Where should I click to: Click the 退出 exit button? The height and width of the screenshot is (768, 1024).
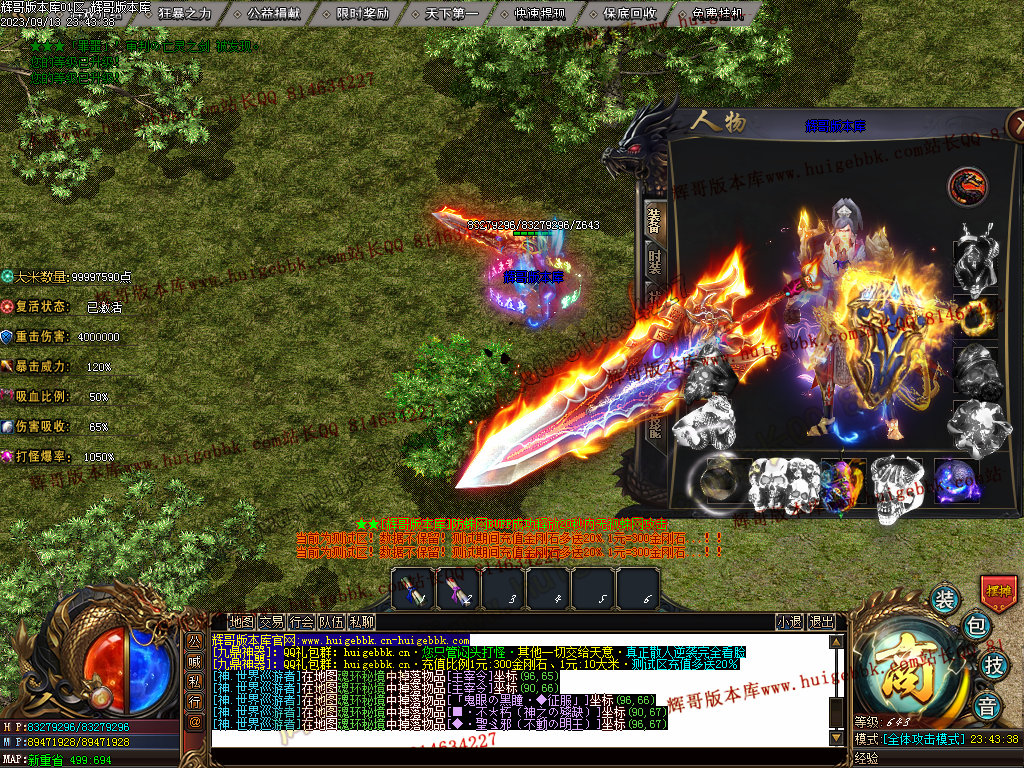click(821, 621)
